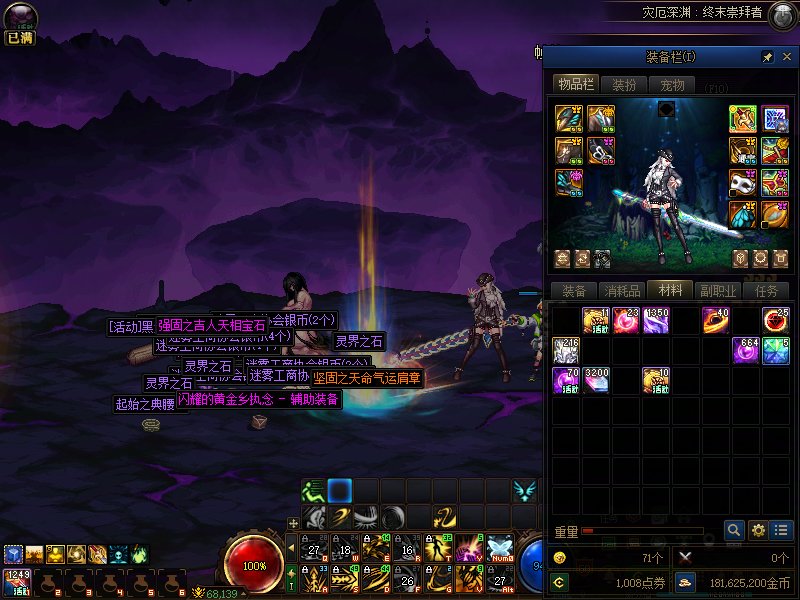Select the red gem material stack of 25

[x=776, y=321]
